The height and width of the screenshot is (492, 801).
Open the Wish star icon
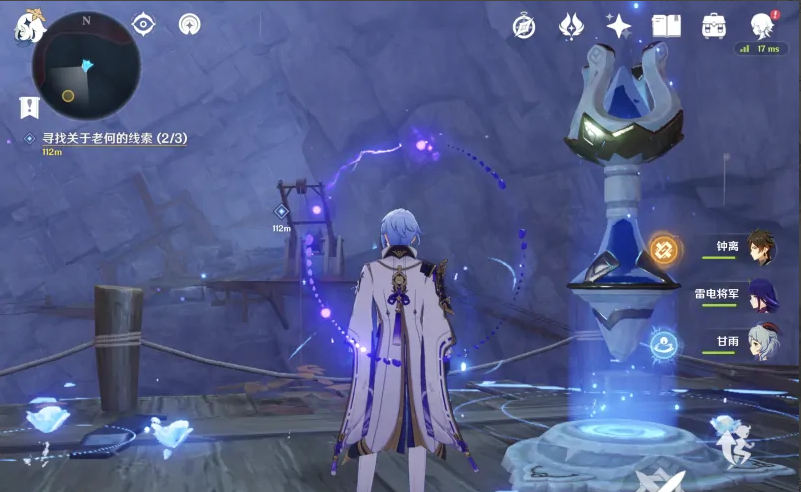(x=619, y=26)
